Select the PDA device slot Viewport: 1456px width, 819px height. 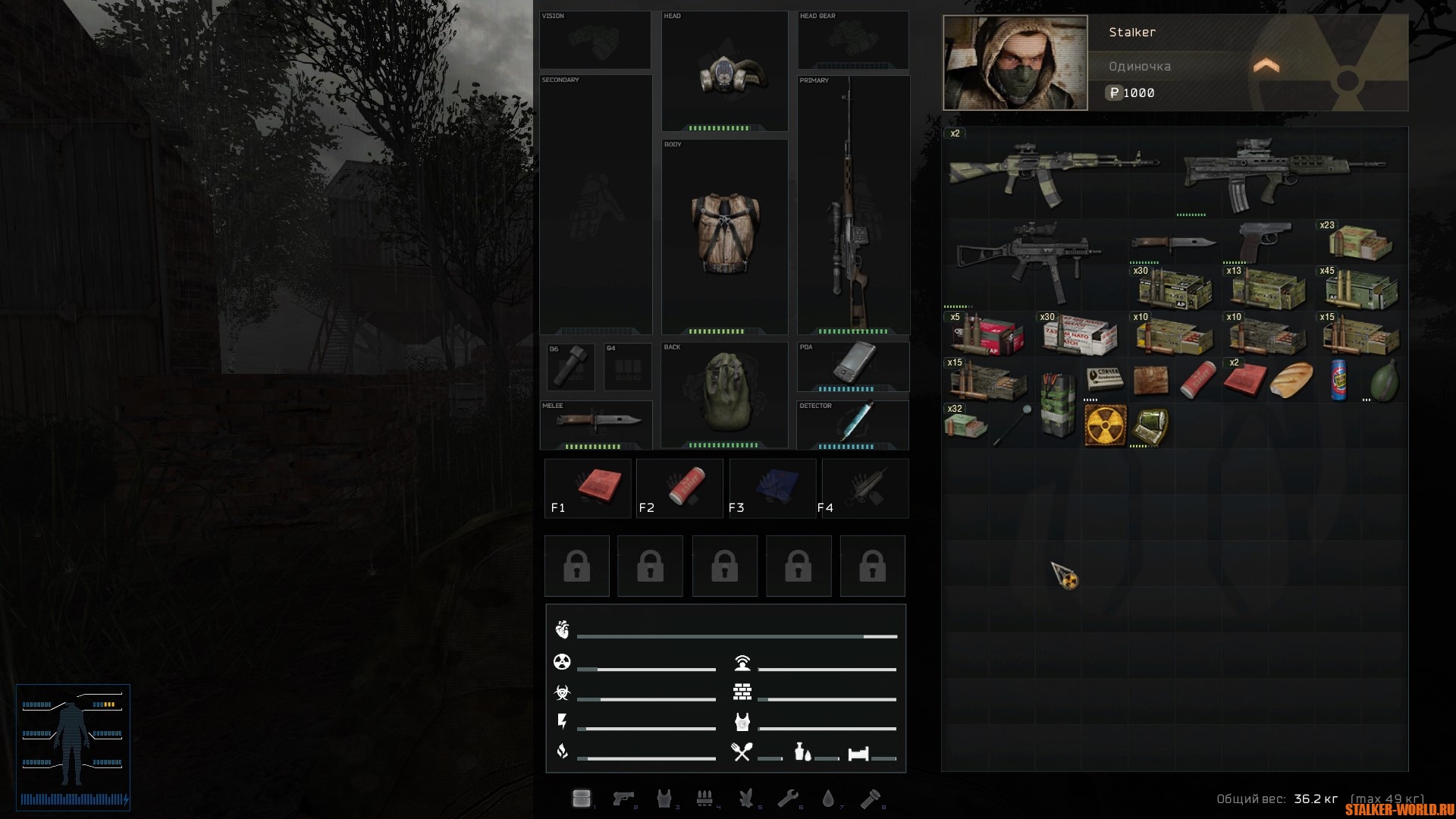pos(853,364)
